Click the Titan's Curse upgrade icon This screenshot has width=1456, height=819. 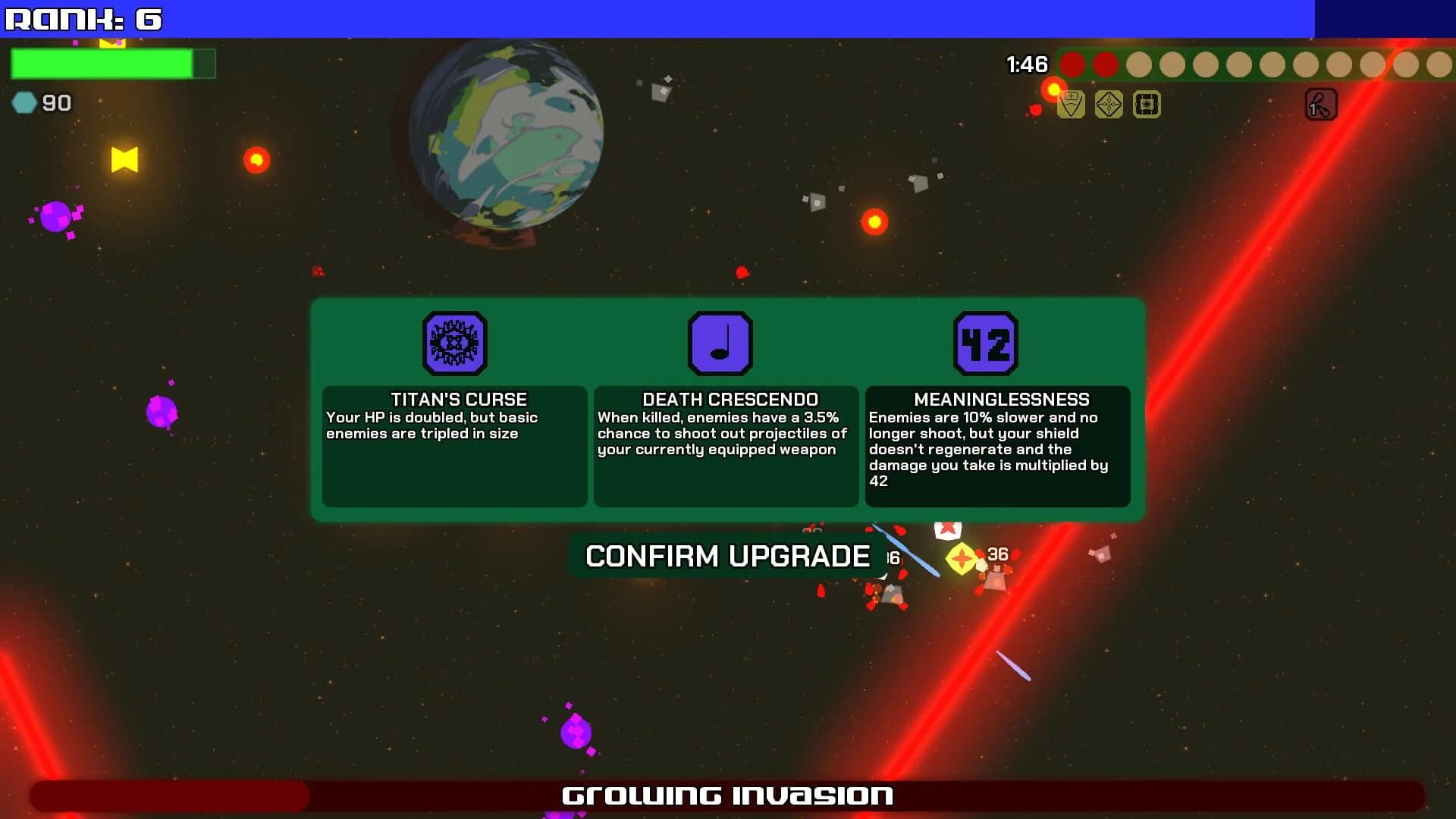pos(454,344)
